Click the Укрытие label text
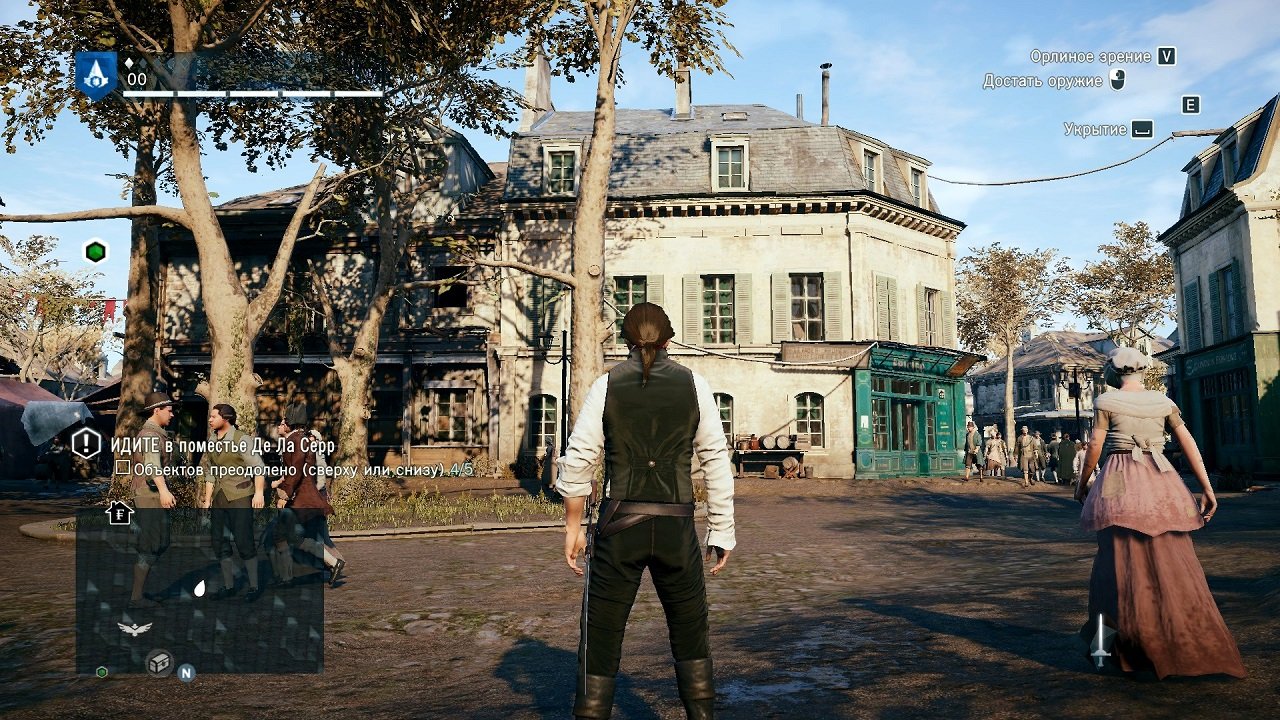Image resolution: width=1280 pixels, height=720 pixels. (1094, 127)
